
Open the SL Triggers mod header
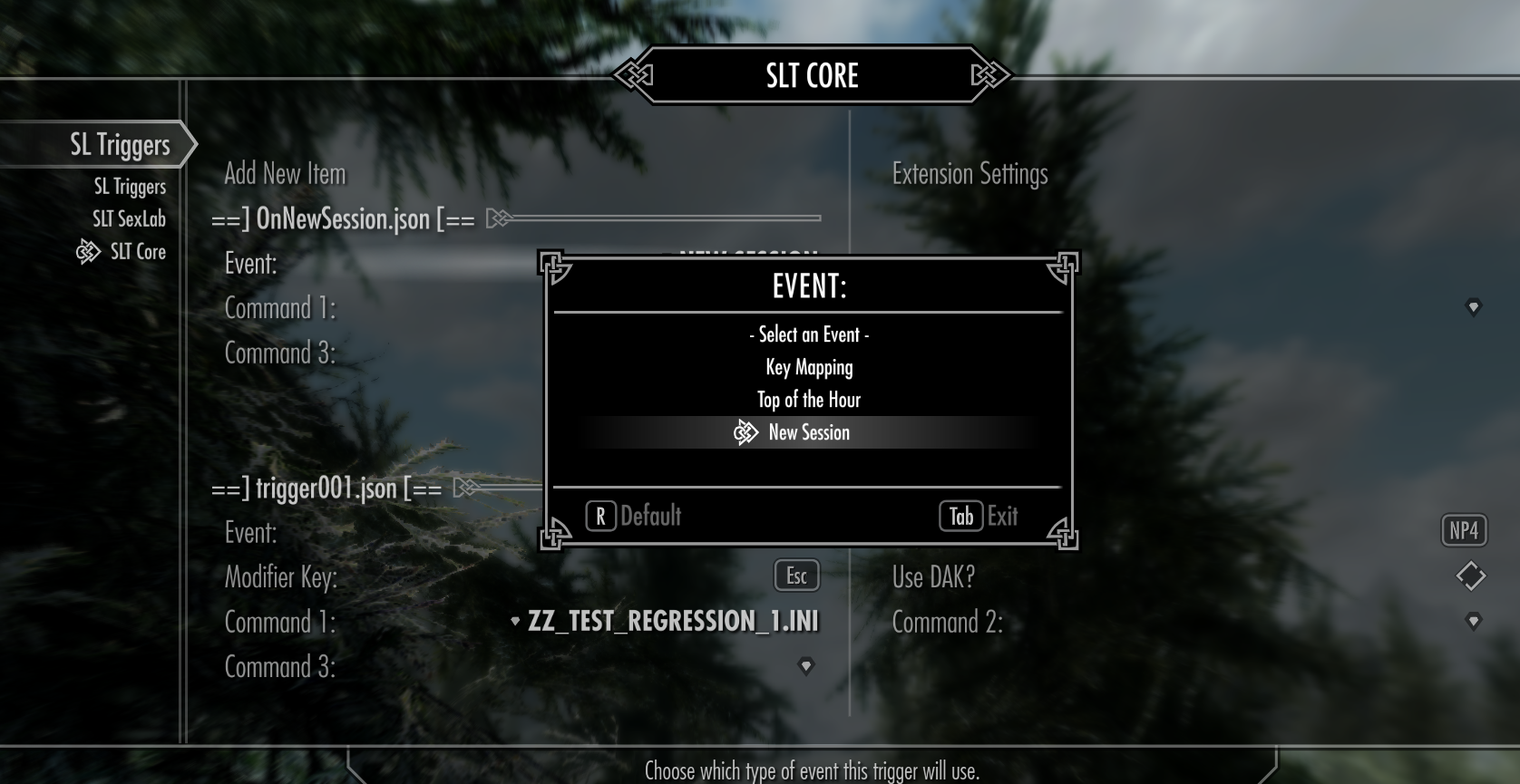pyautogui.click(x=120, y=144)
